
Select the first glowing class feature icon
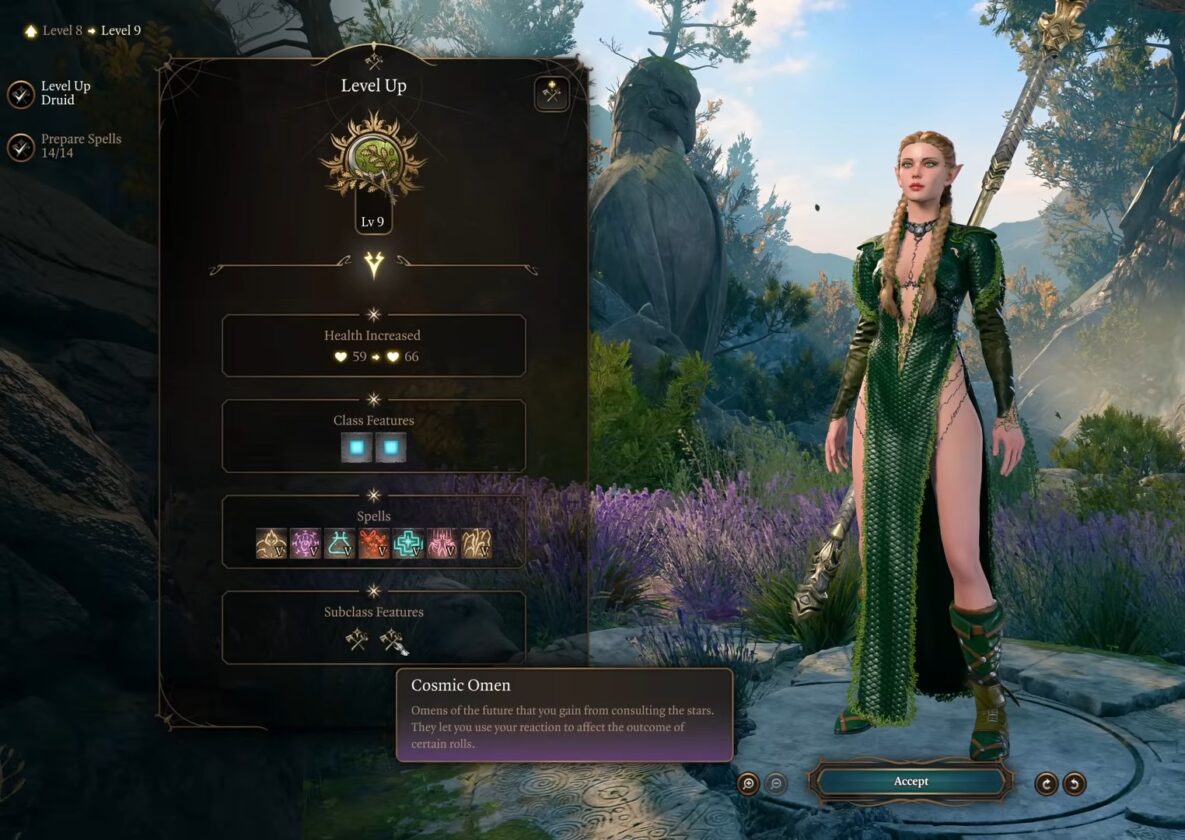click(356, 447)
